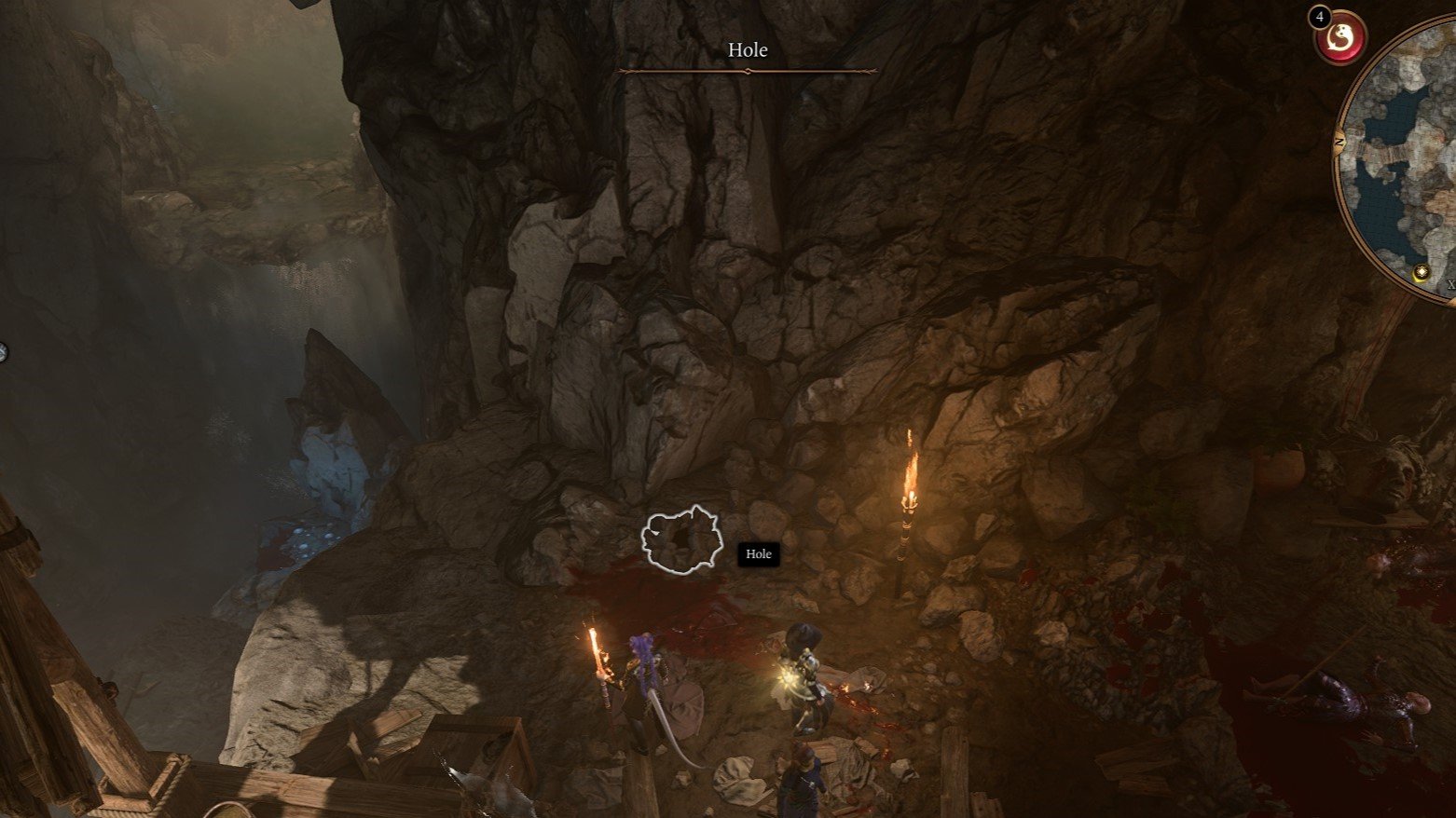Select the yellow quest marker on the minimap

pos(1421,272)
